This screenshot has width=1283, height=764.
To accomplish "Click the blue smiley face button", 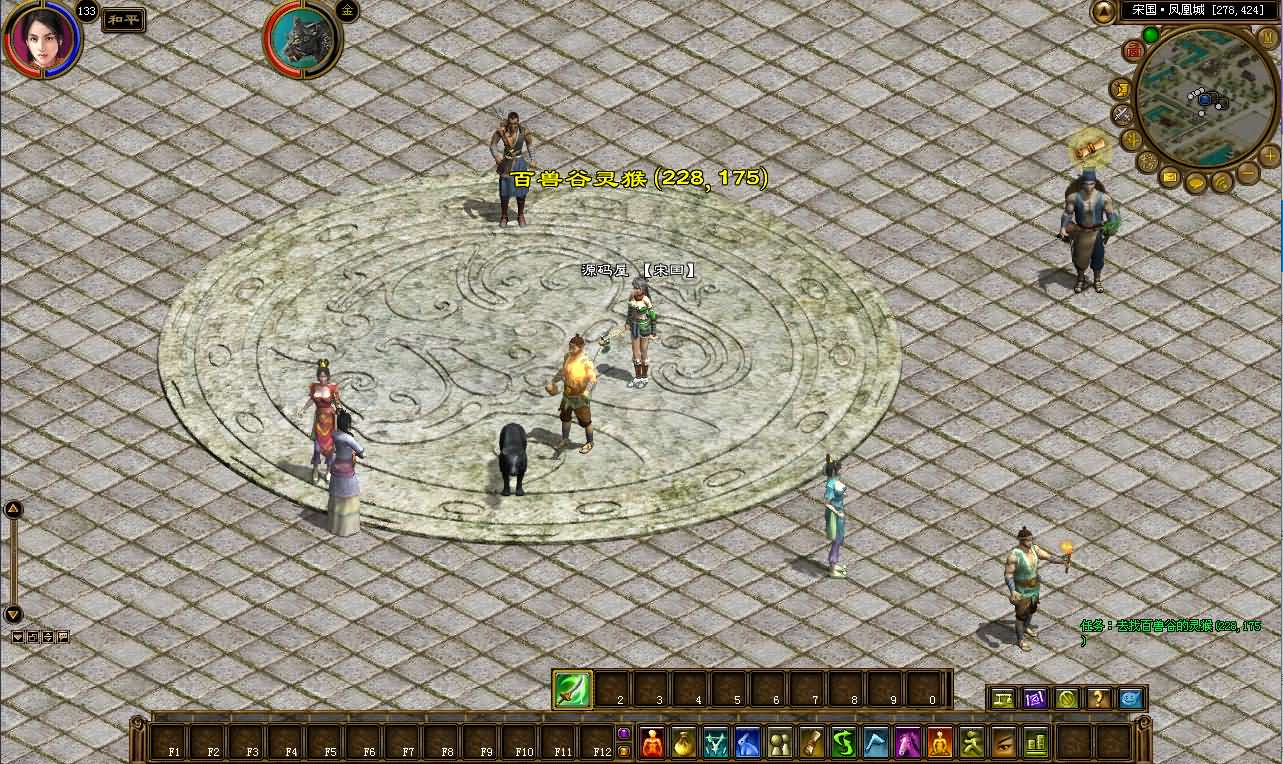I will click(1131, 698).
